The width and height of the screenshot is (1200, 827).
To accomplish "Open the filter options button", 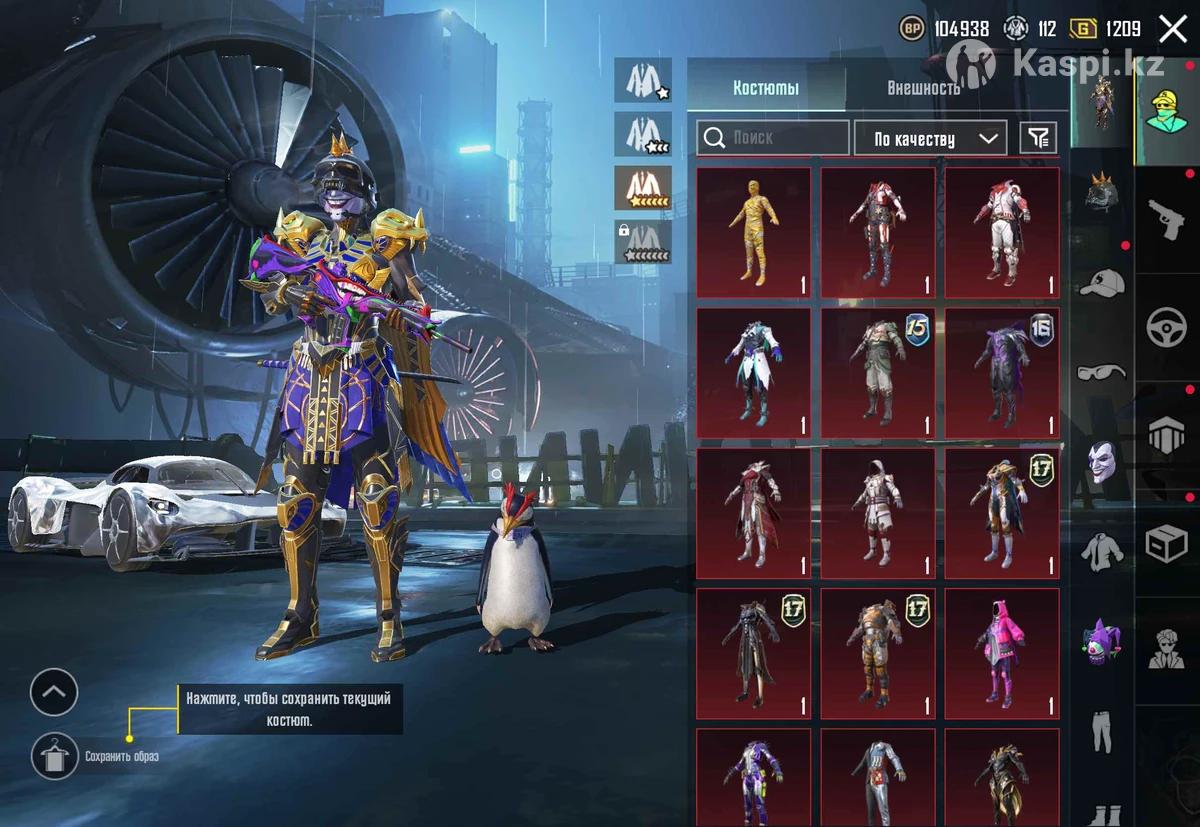I will pos(1038,138).
